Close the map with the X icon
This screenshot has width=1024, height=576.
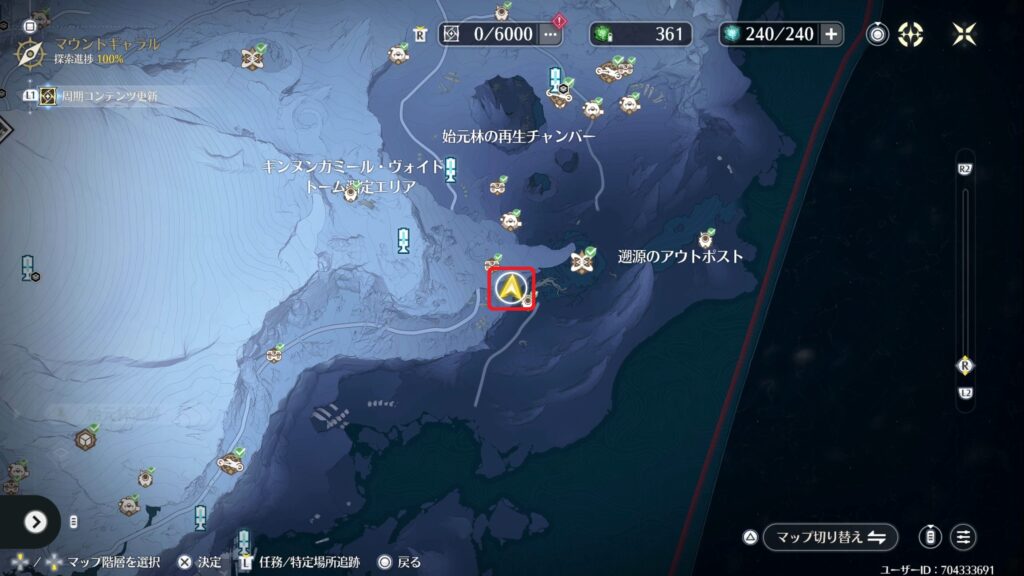(x=965, y=34)
